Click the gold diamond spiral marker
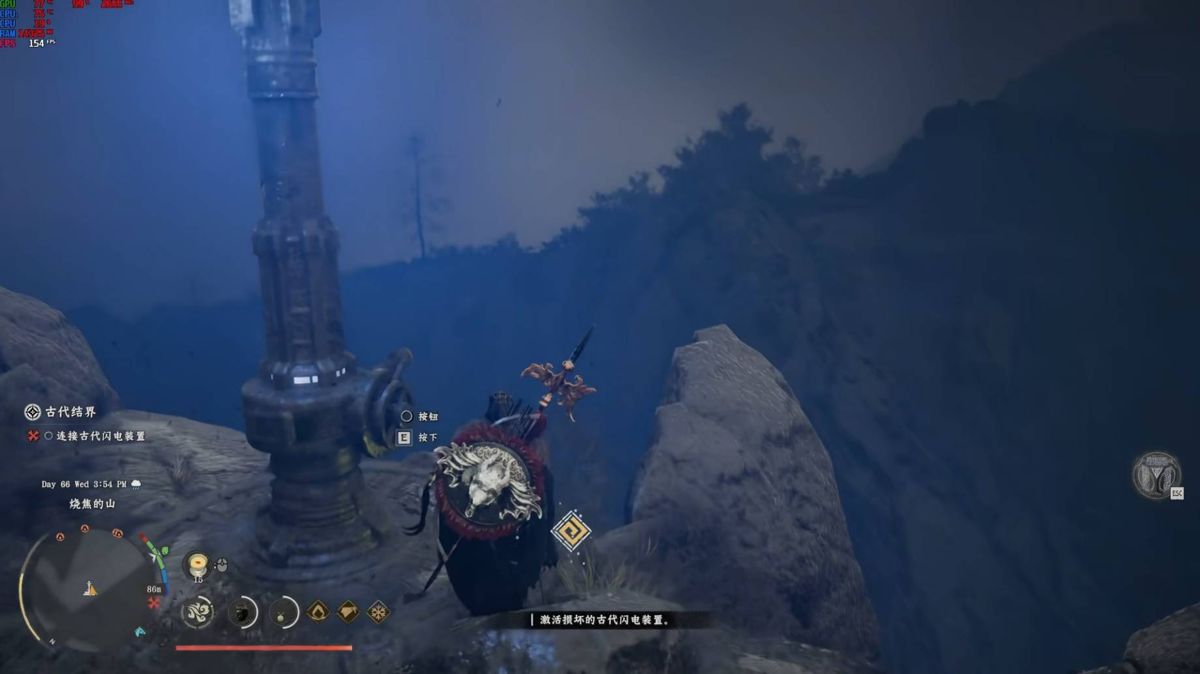Image resolution: width=1200 pixels, height=674 pixels. pos(571,530)
